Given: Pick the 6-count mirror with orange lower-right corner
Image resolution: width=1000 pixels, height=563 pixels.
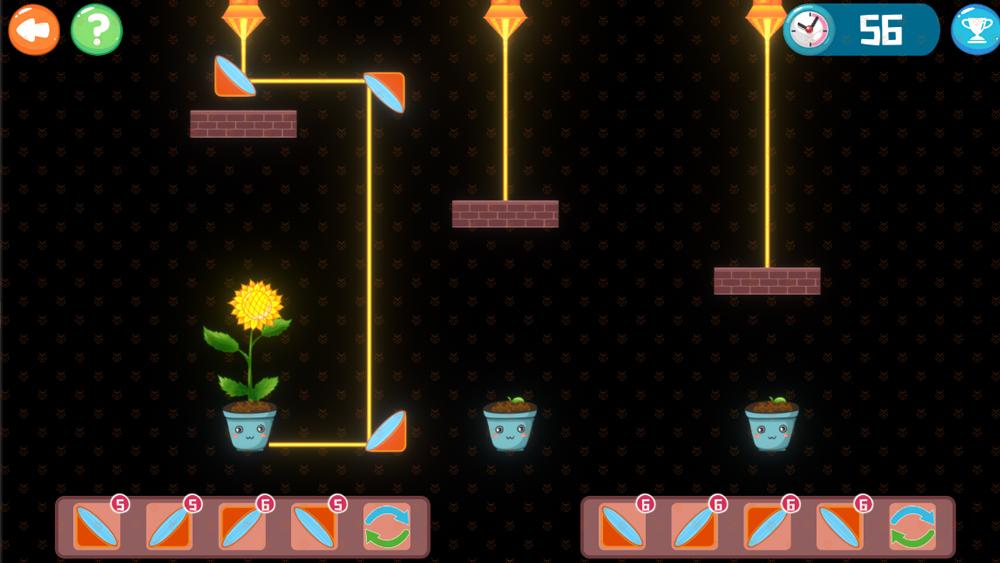Looking at the screenshot, I should pyautogui.click(x=694, y=526).
